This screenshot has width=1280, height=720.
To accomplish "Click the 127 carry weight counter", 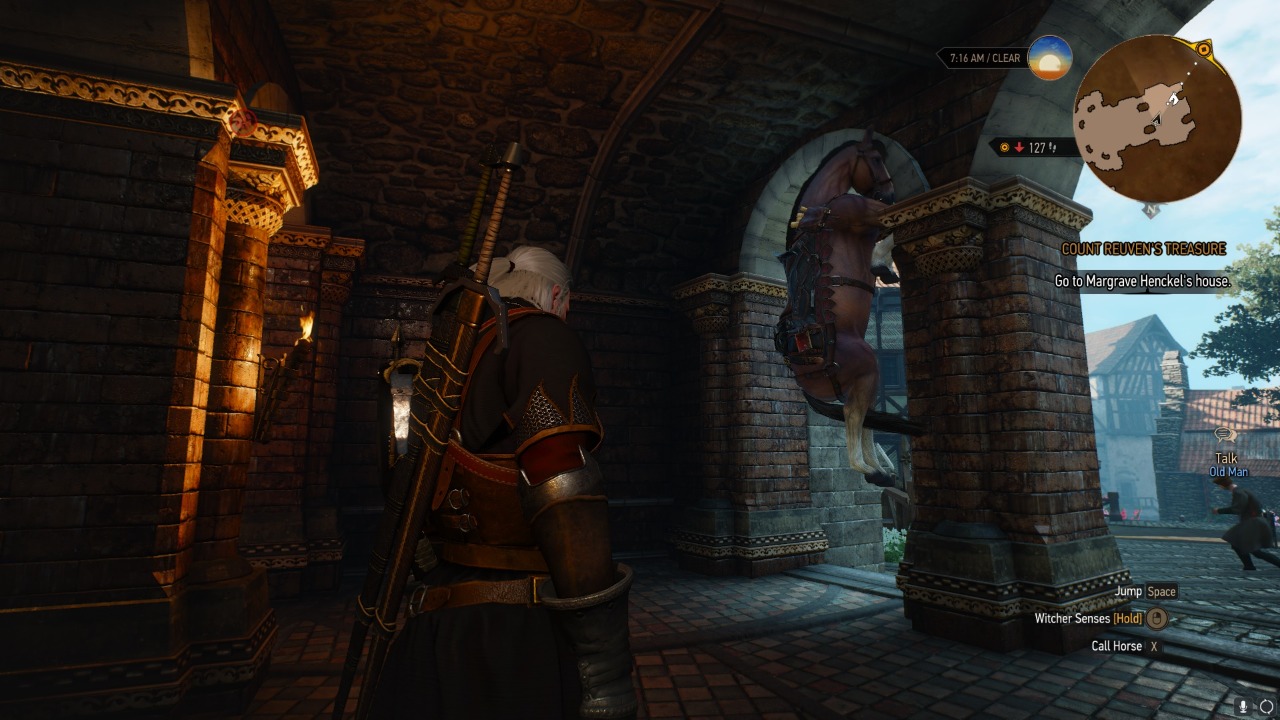I will click(x=1038, y=147).
